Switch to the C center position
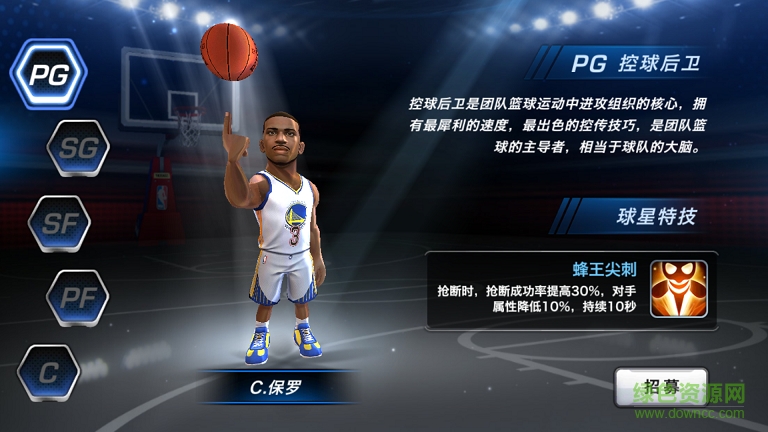Screen dimensions: 768x432 49,372
